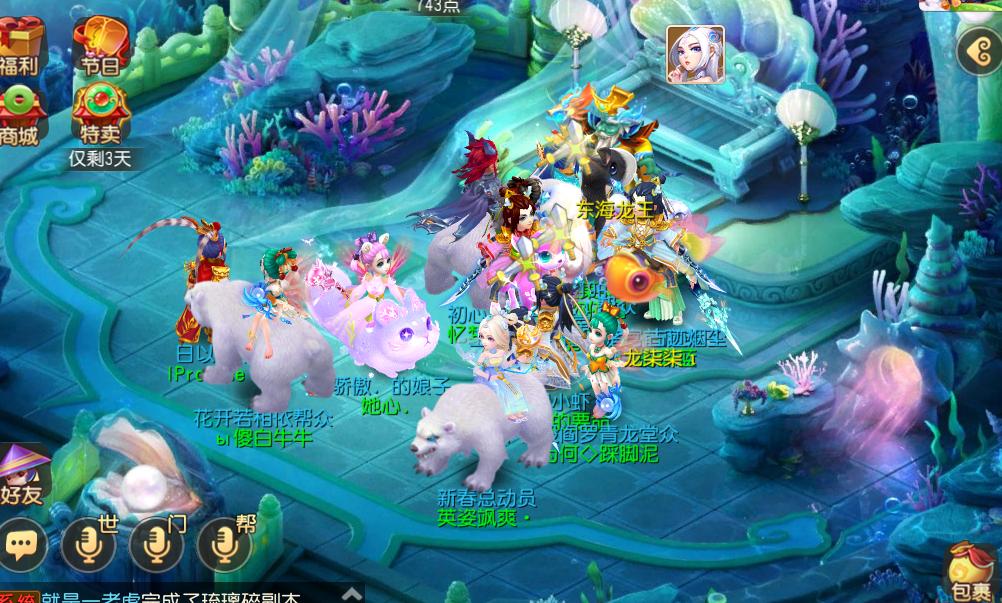Image resolution: width=1002 pixels, height=603 pixels.
Task: Activate the 门 sect voice chat microphone
Action: click(x=156, y=543)
